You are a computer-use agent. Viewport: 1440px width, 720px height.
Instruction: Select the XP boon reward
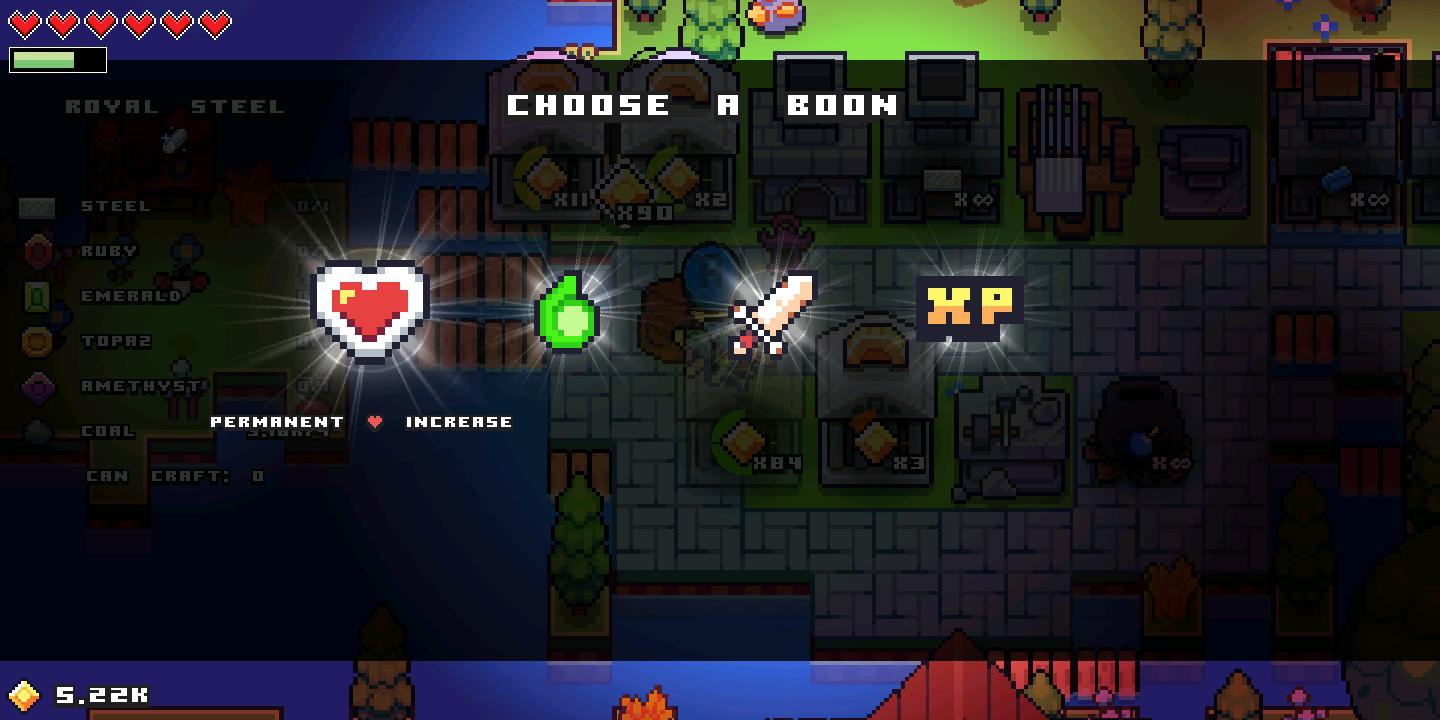[967, 305]
